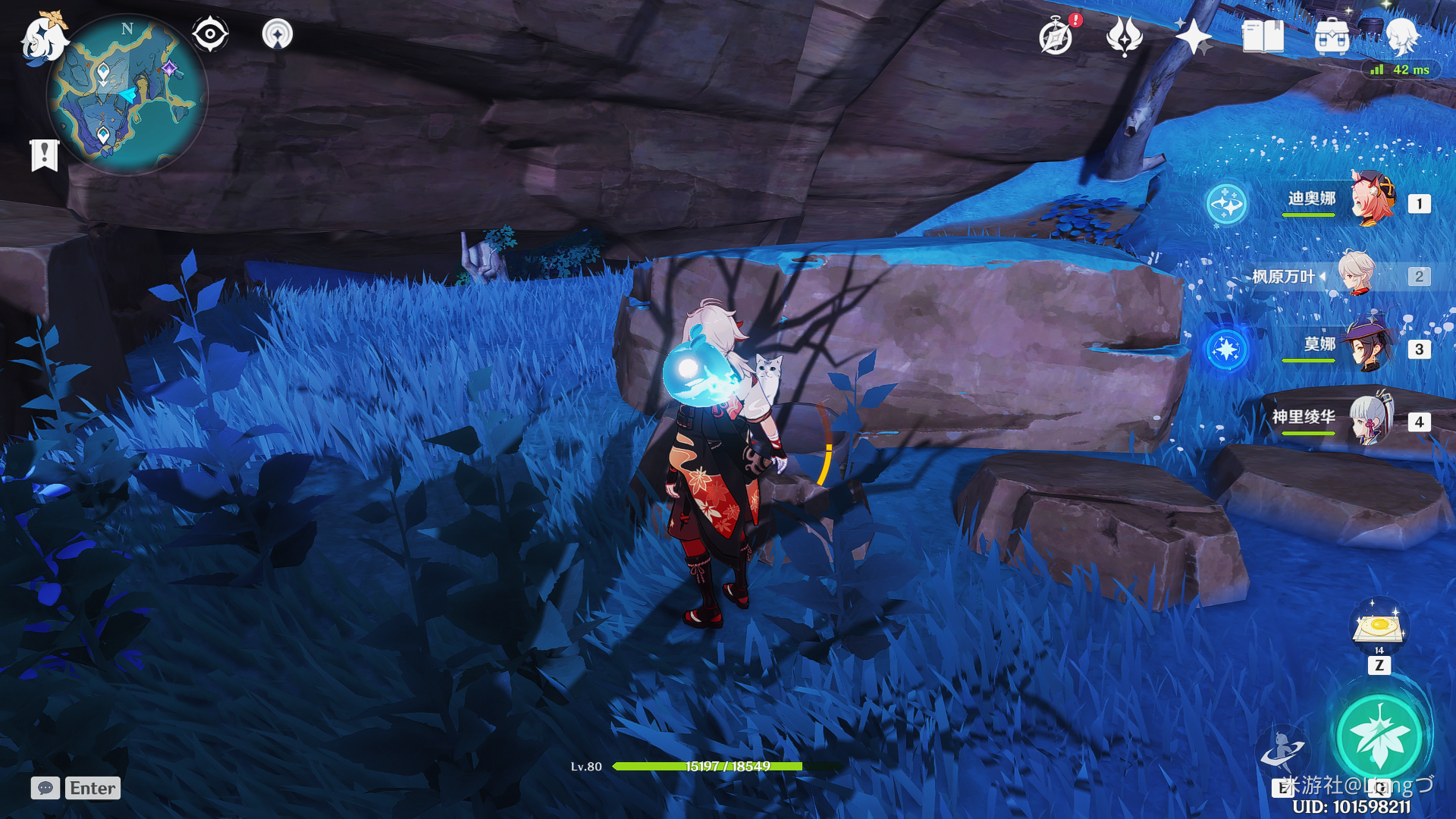The width and height of the screenshot is (1456, 819).
Task: Open the backpack inventory
Action: coord(1332,36)
